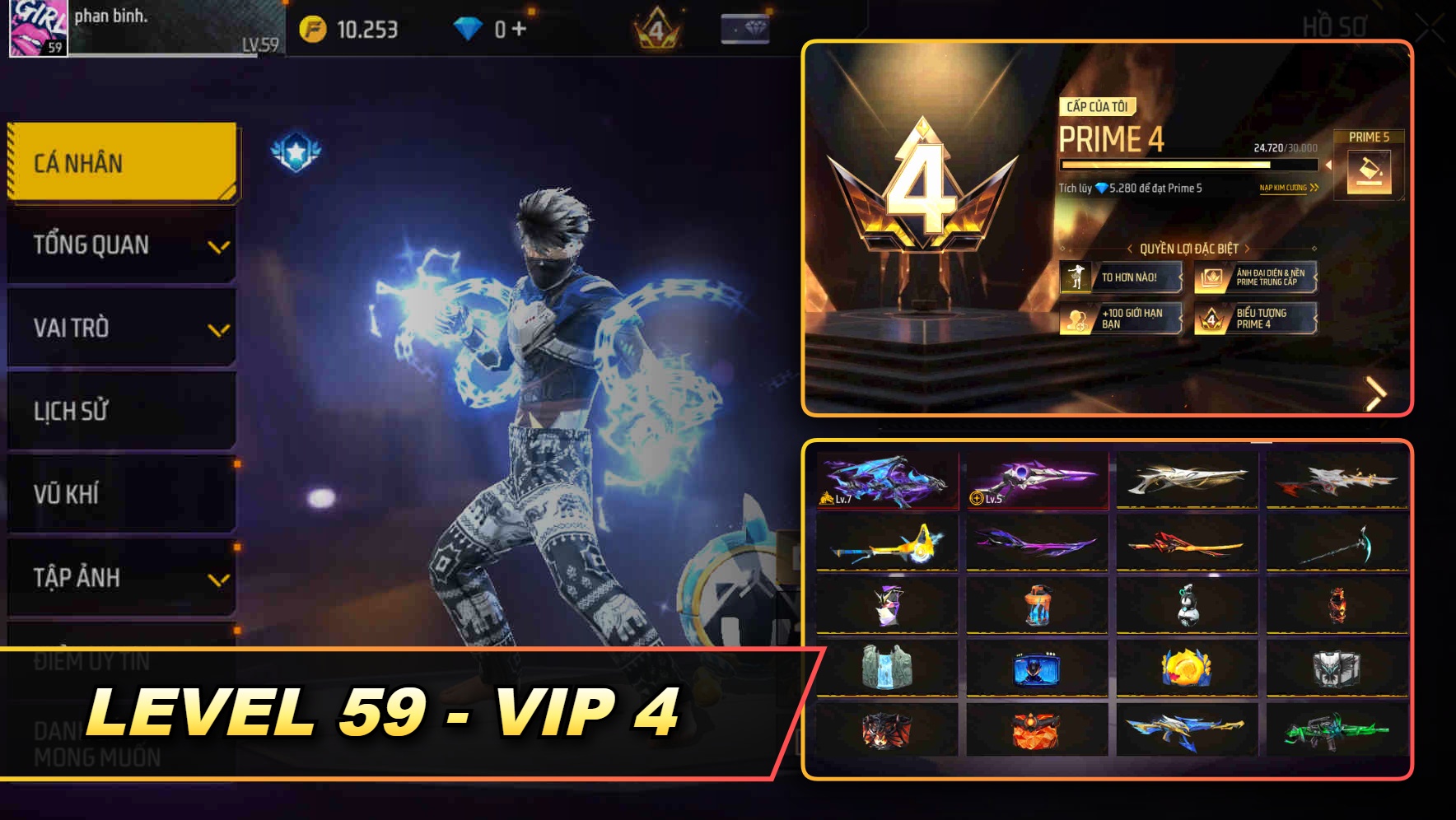
Task: Expand the VAI TRÒ section
Action: [x=120, y=328]
